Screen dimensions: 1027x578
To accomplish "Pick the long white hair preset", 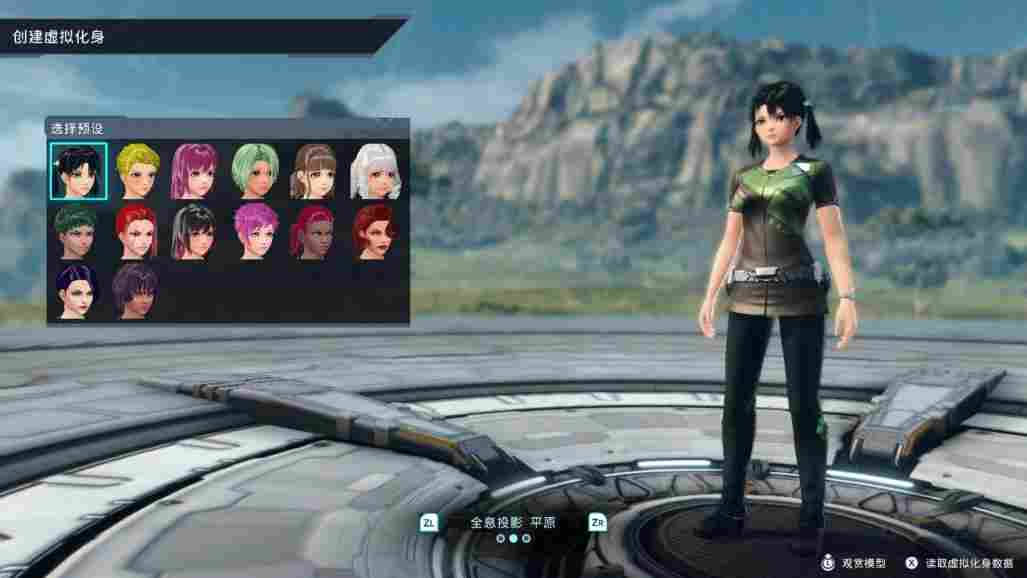I will (375, 170).
